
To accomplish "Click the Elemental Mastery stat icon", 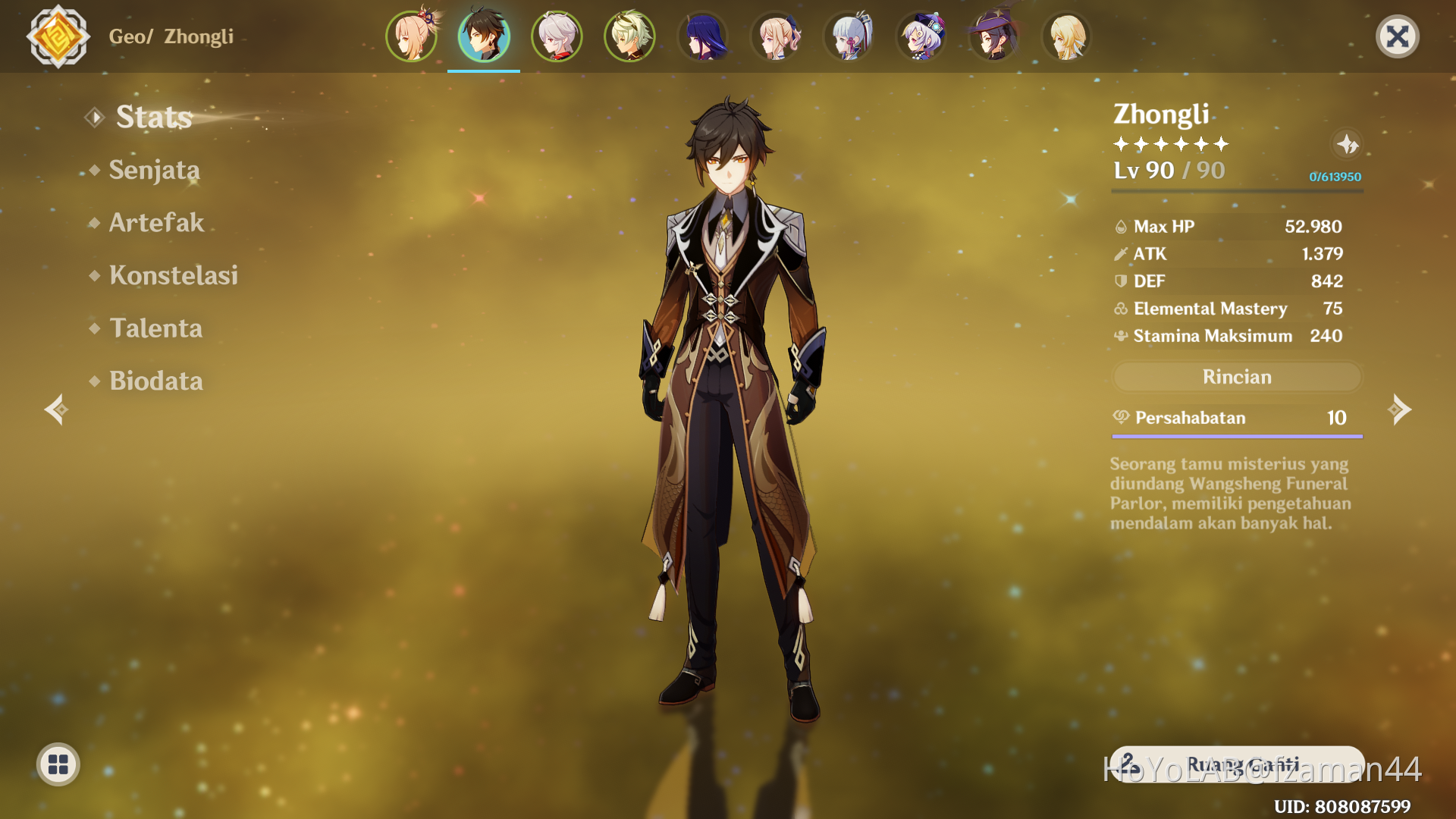I will click(x=1120, y=309).
